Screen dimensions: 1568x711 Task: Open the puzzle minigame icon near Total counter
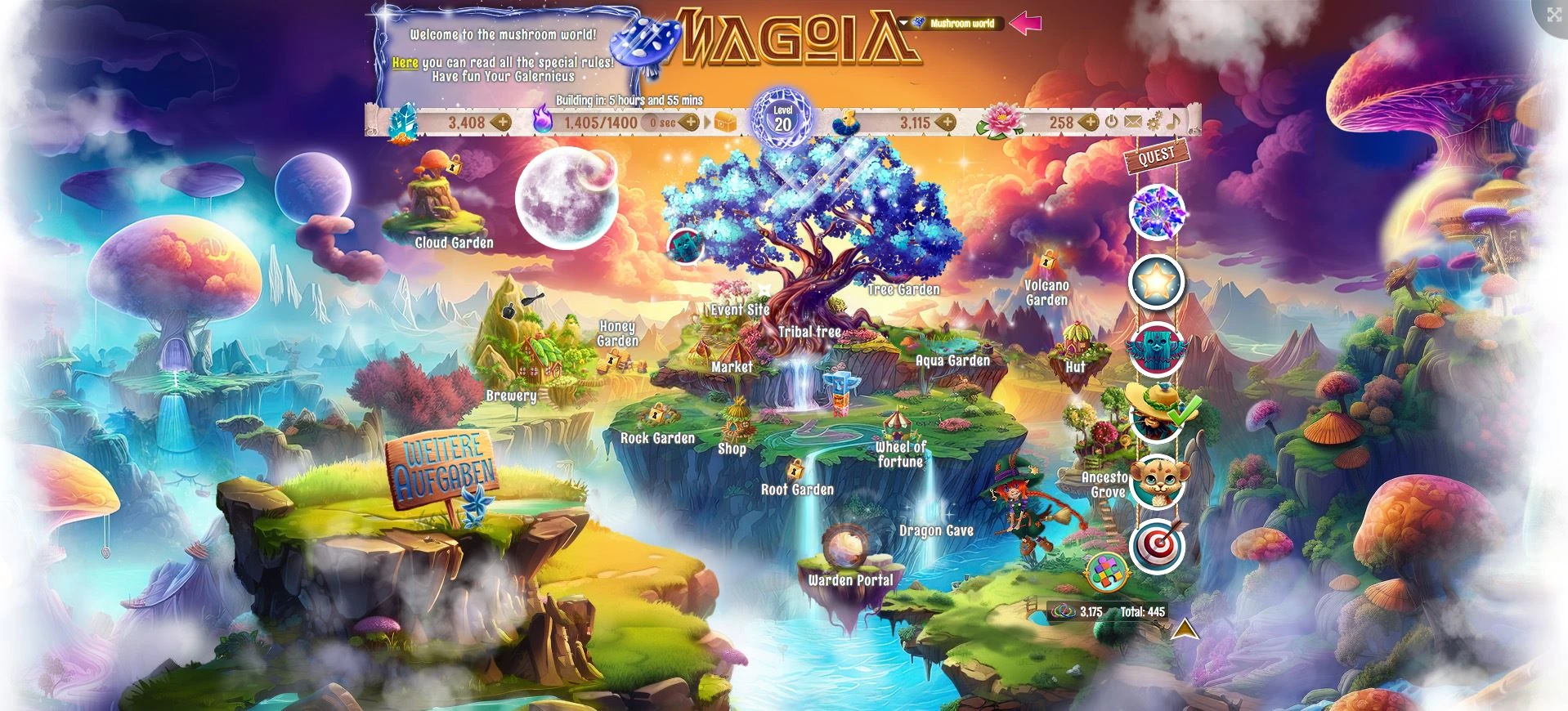(x=1108, y=572)
